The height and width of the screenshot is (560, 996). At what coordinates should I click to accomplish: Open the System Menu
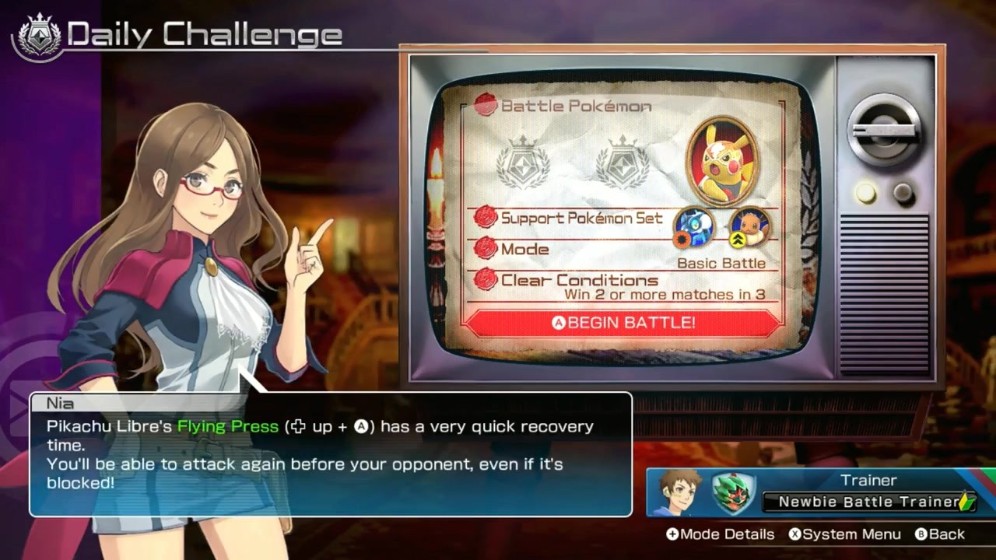[844, 535]
